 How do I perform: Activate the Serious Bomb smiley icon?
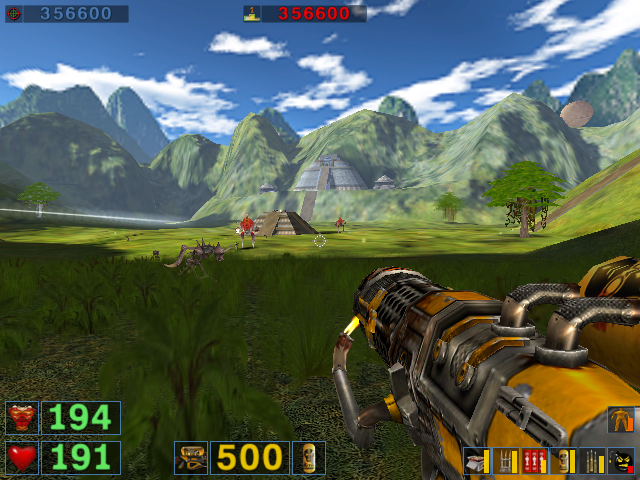tap(621, 460)
